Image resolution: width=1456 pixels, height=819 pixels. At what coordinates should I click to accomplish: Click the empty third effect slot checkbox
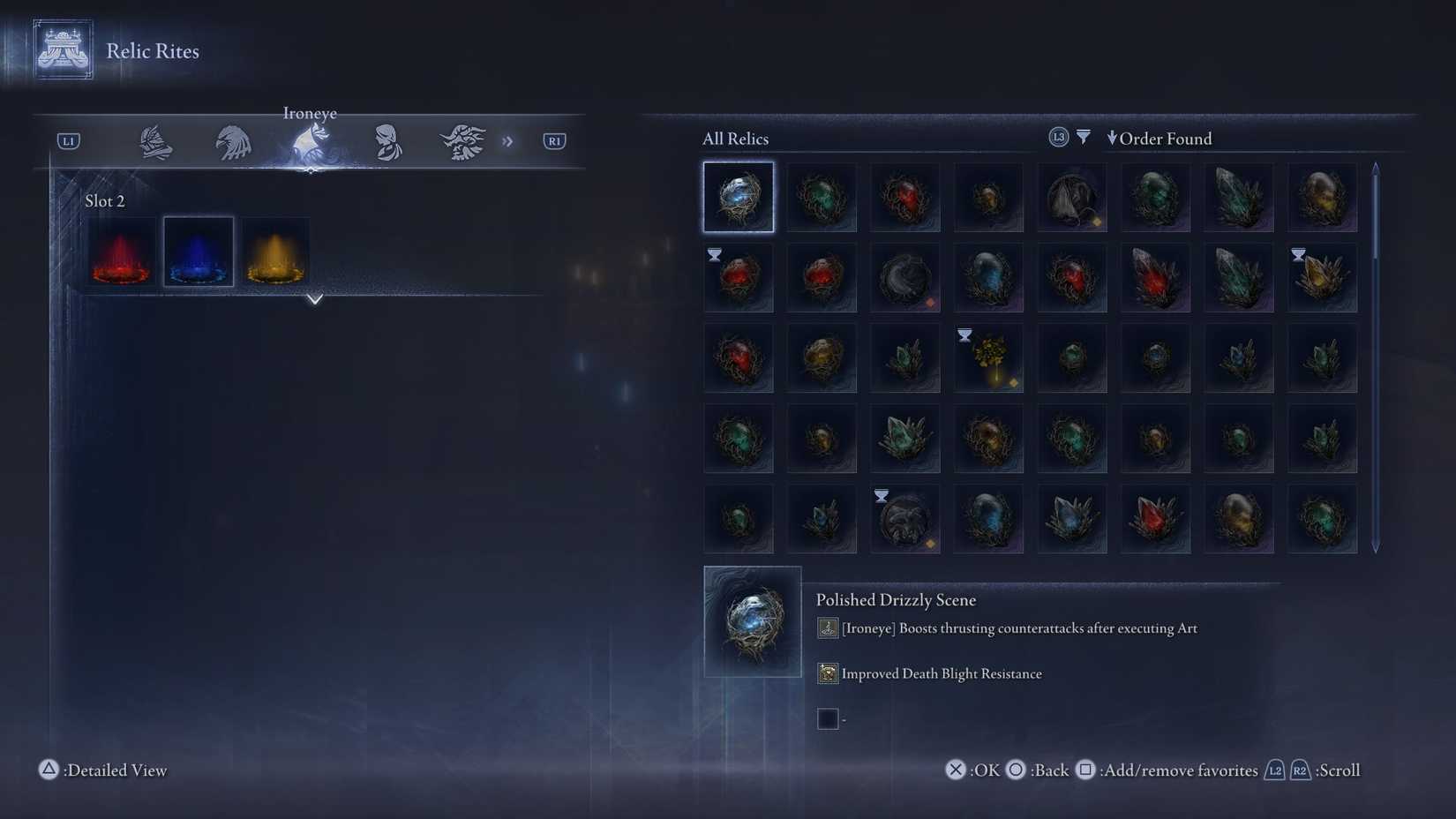tap(828, 718)
